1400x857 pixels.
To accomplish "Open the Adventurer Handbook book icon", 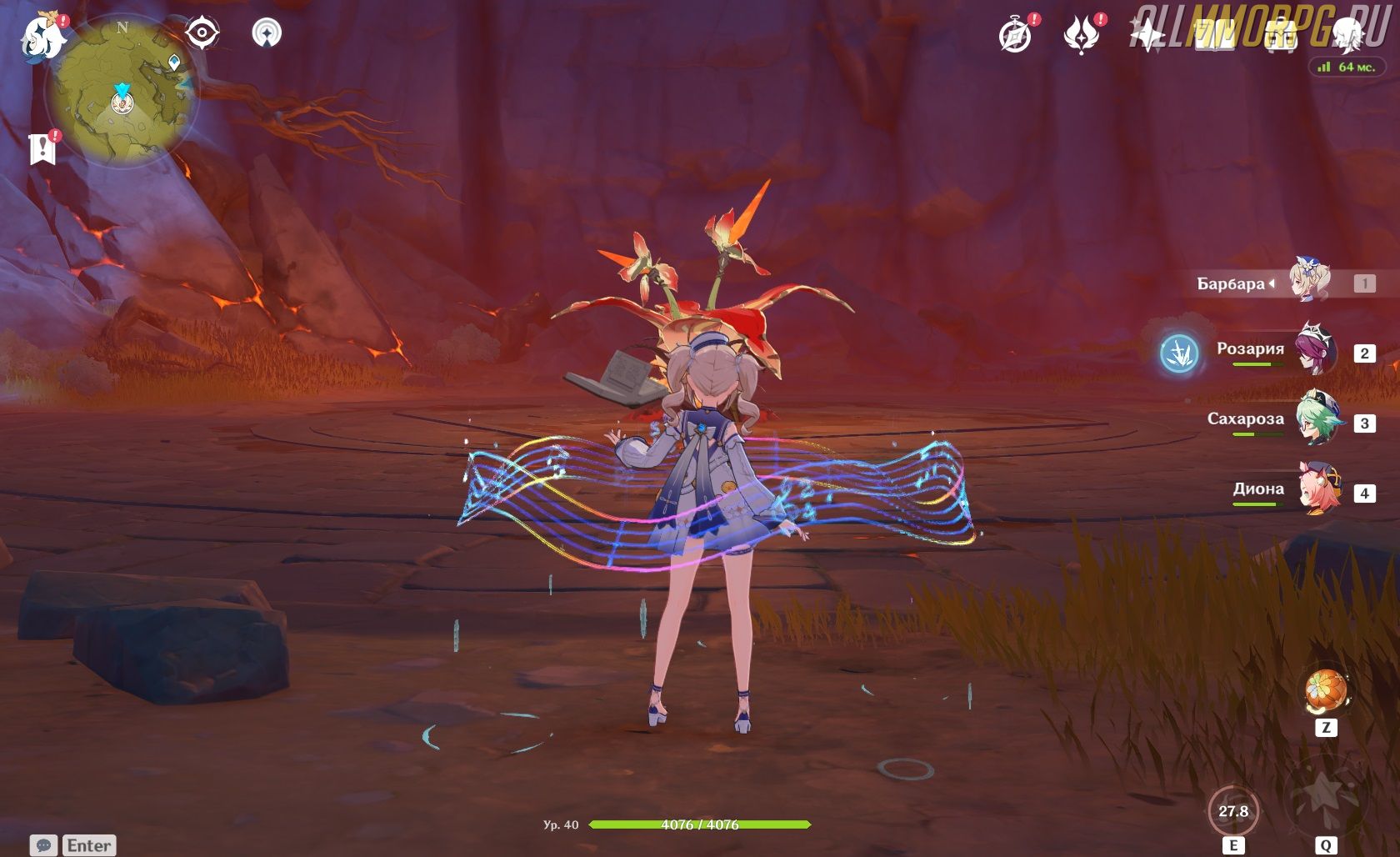I will pyautogui.click(x=1214, y=35).
